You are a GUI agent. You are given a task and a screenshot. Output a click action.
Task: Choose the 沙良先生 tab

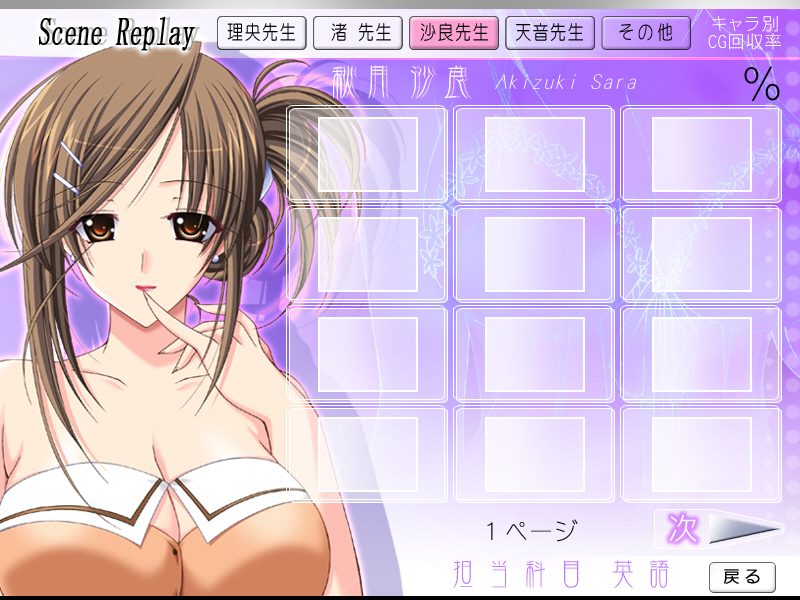(x=453, y=33)
